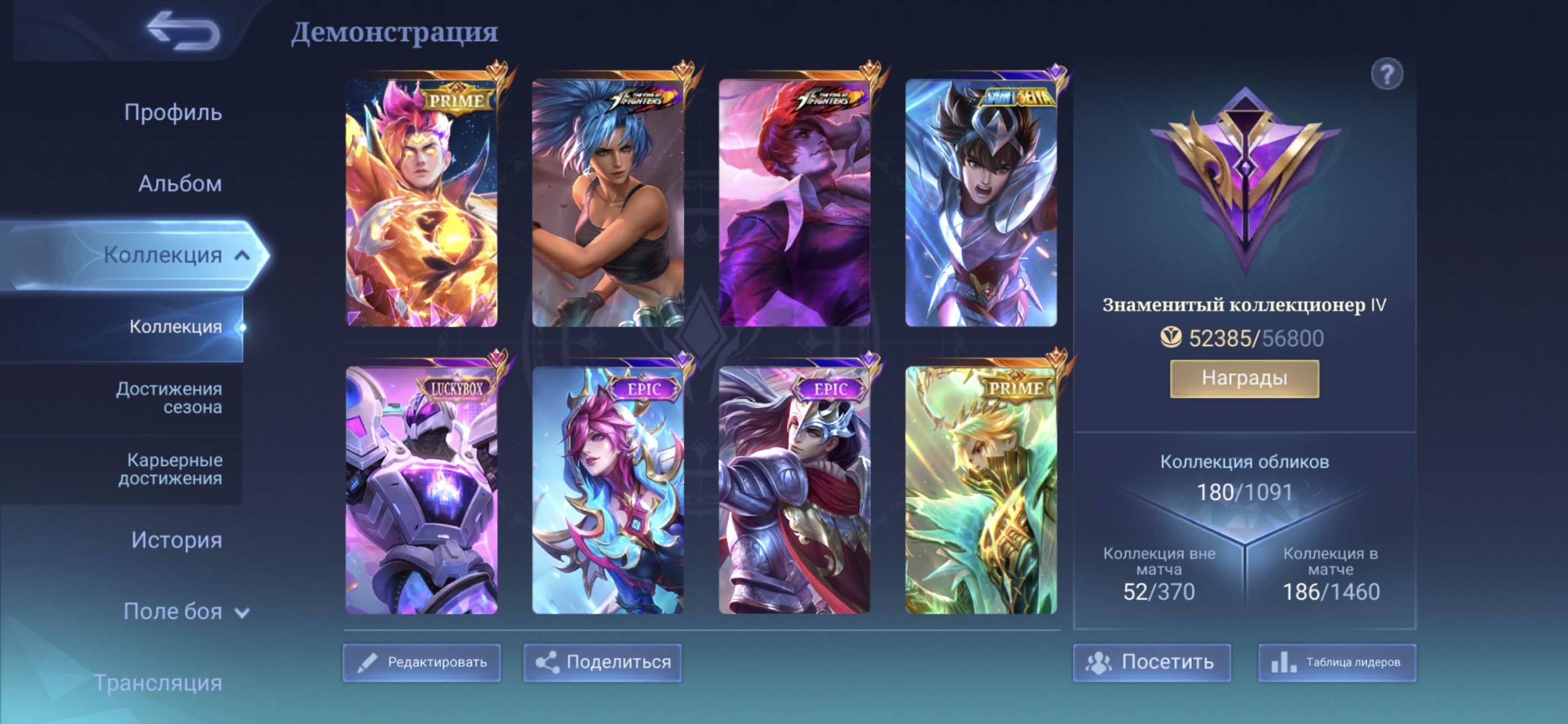Open Достижения сезона sub-tab
The width and height of the screenshot is (1568, 724).
[169, 398]
